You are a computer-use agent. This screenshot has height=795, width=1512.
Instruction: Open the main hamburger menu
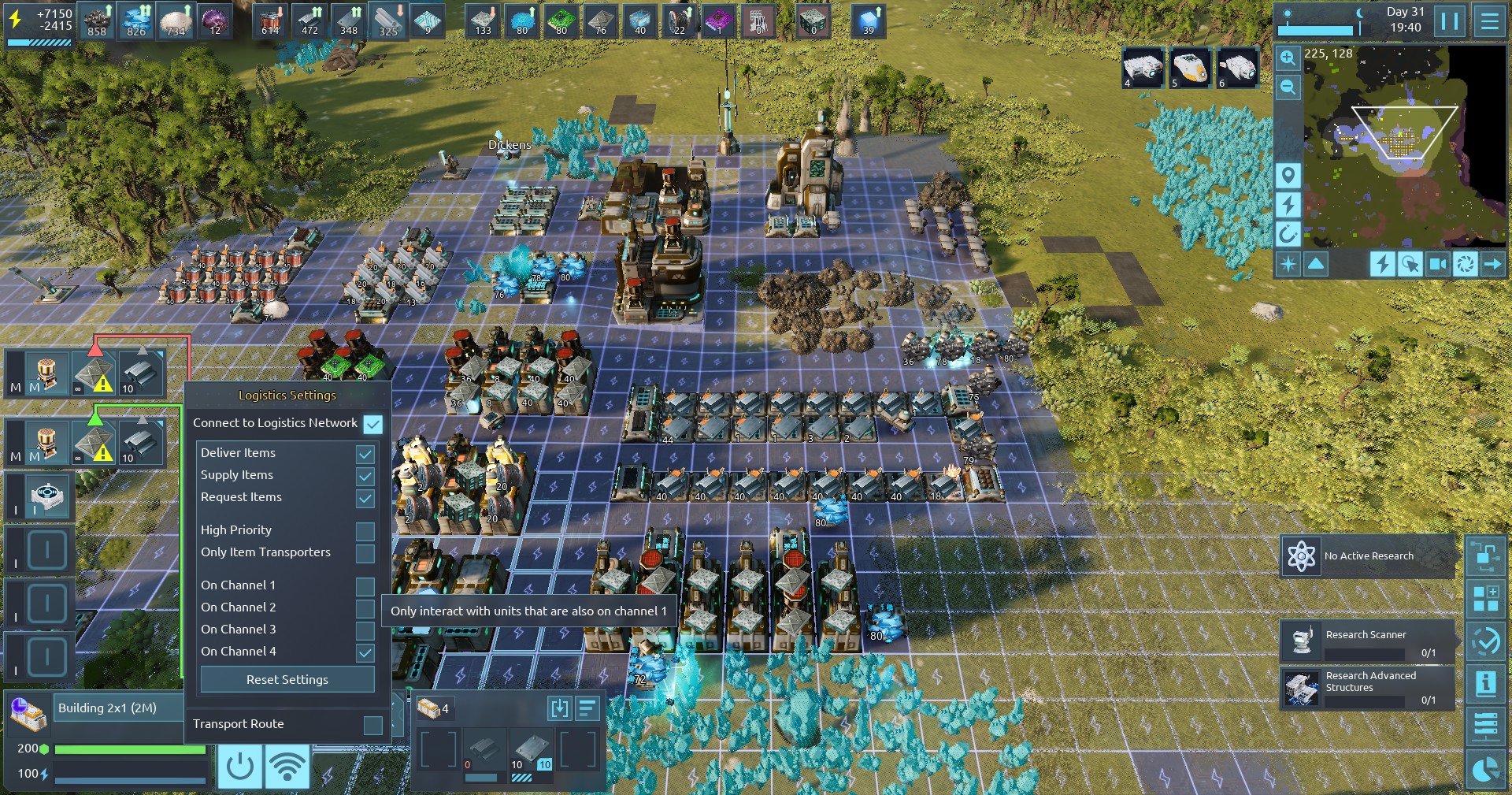(x=1489, y=20)
